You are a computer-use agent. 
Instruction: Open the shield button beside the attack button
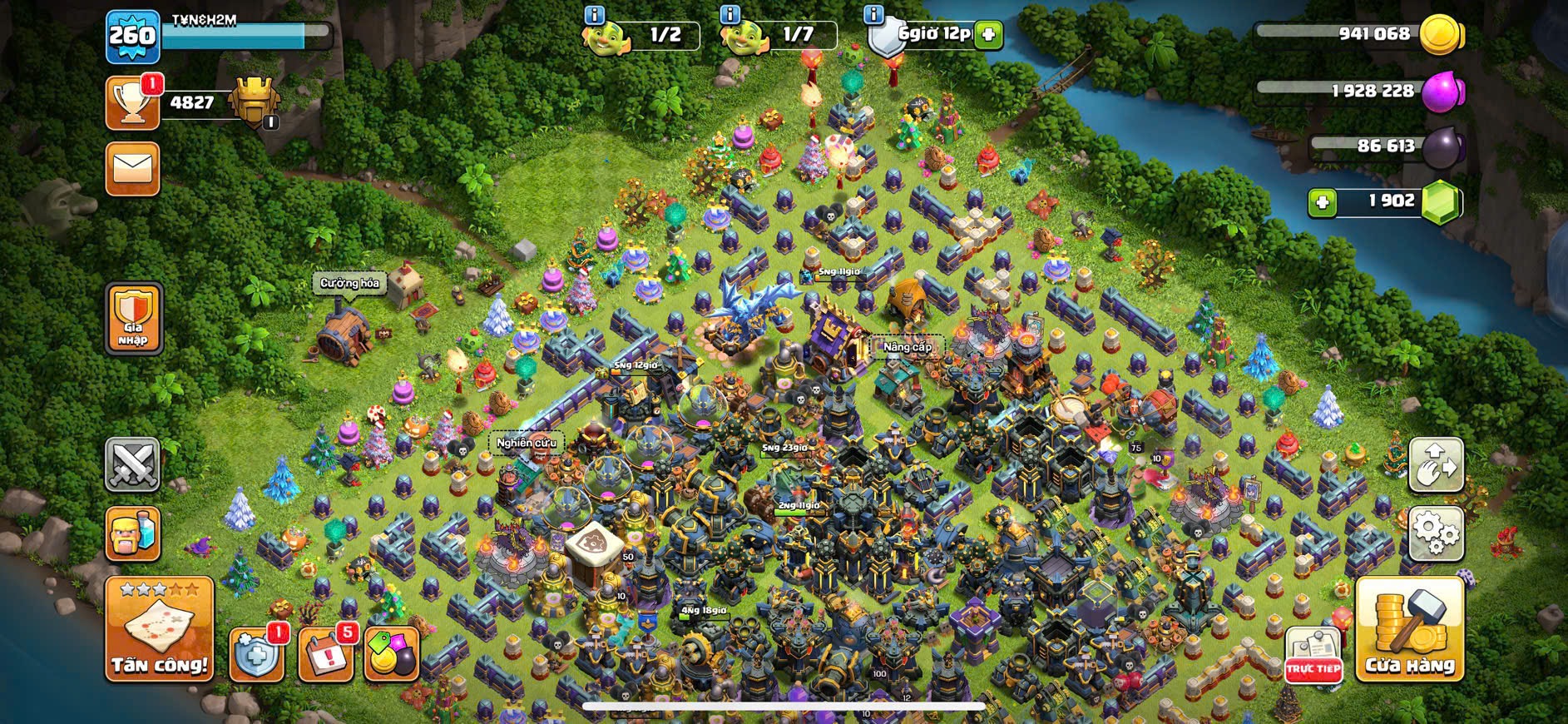coord(255,653)
